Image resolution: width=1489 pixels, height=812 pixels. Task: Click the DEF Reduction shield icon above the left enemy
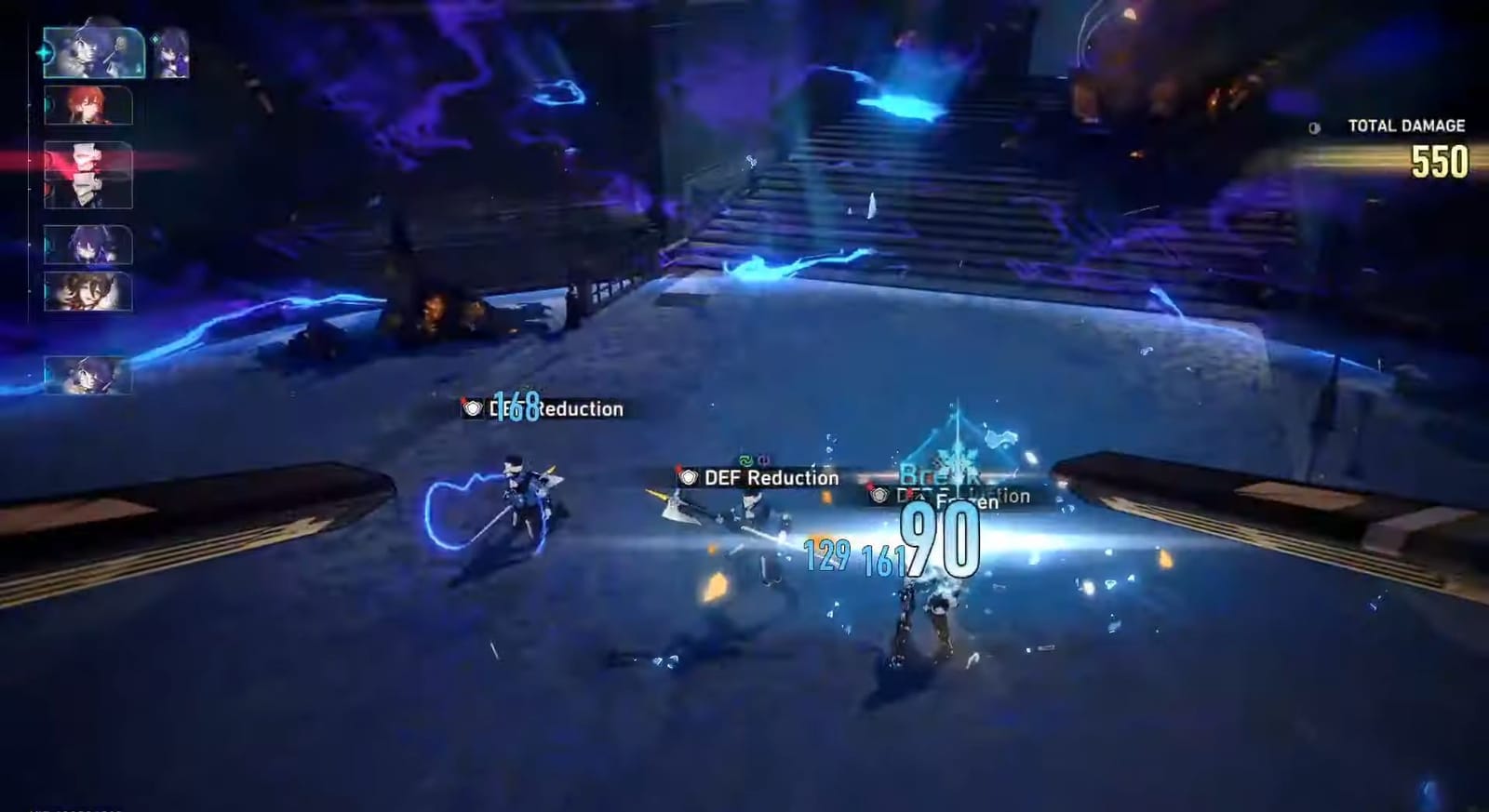click(x=474, y=408)
